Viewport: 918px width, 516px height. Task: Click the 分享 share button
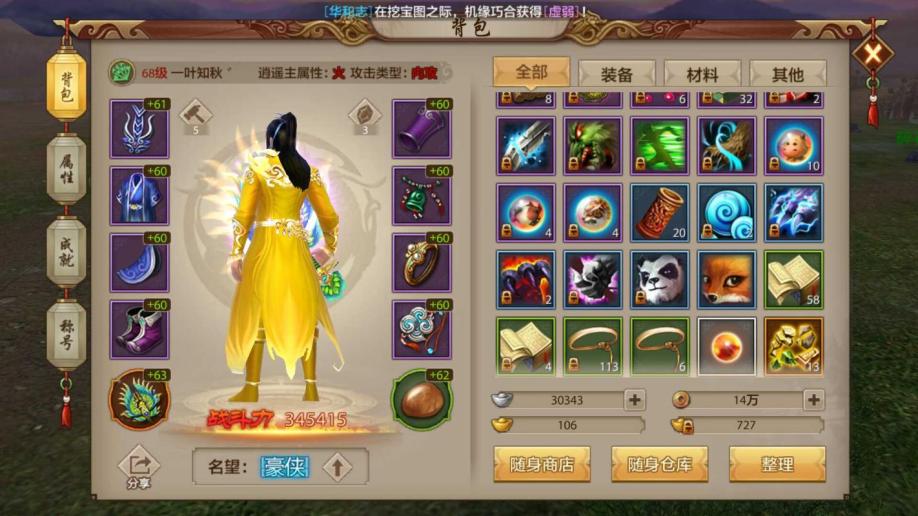(x=139, y=468)
